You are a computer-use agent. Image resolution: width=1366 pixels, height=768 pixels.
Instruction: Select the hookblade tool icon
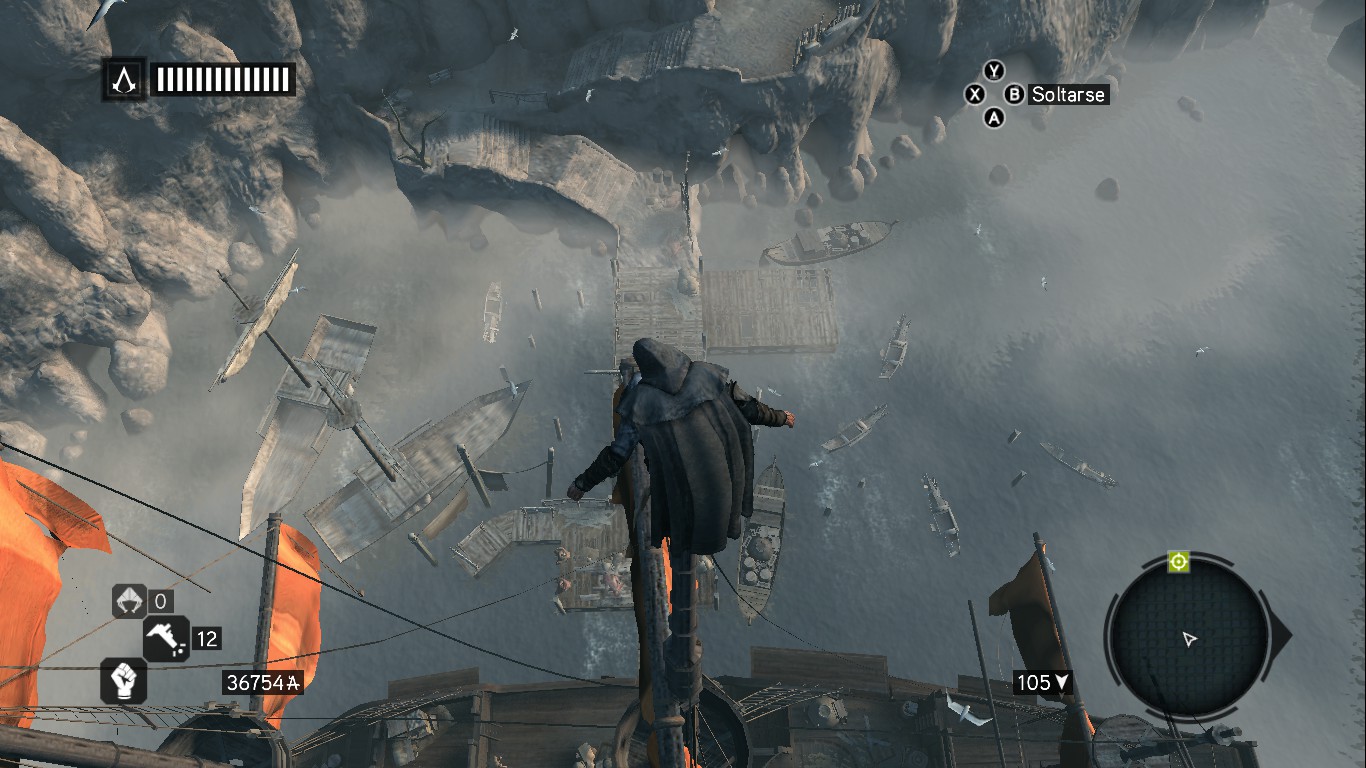[128, 602]
